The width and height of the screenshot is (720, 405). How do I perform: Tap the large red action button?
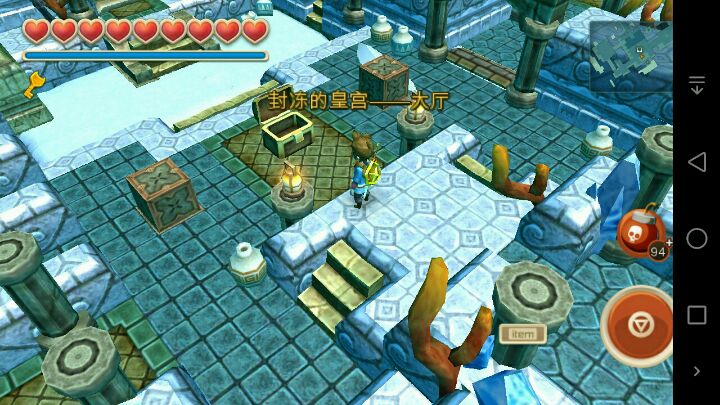(x=640, y=325)
